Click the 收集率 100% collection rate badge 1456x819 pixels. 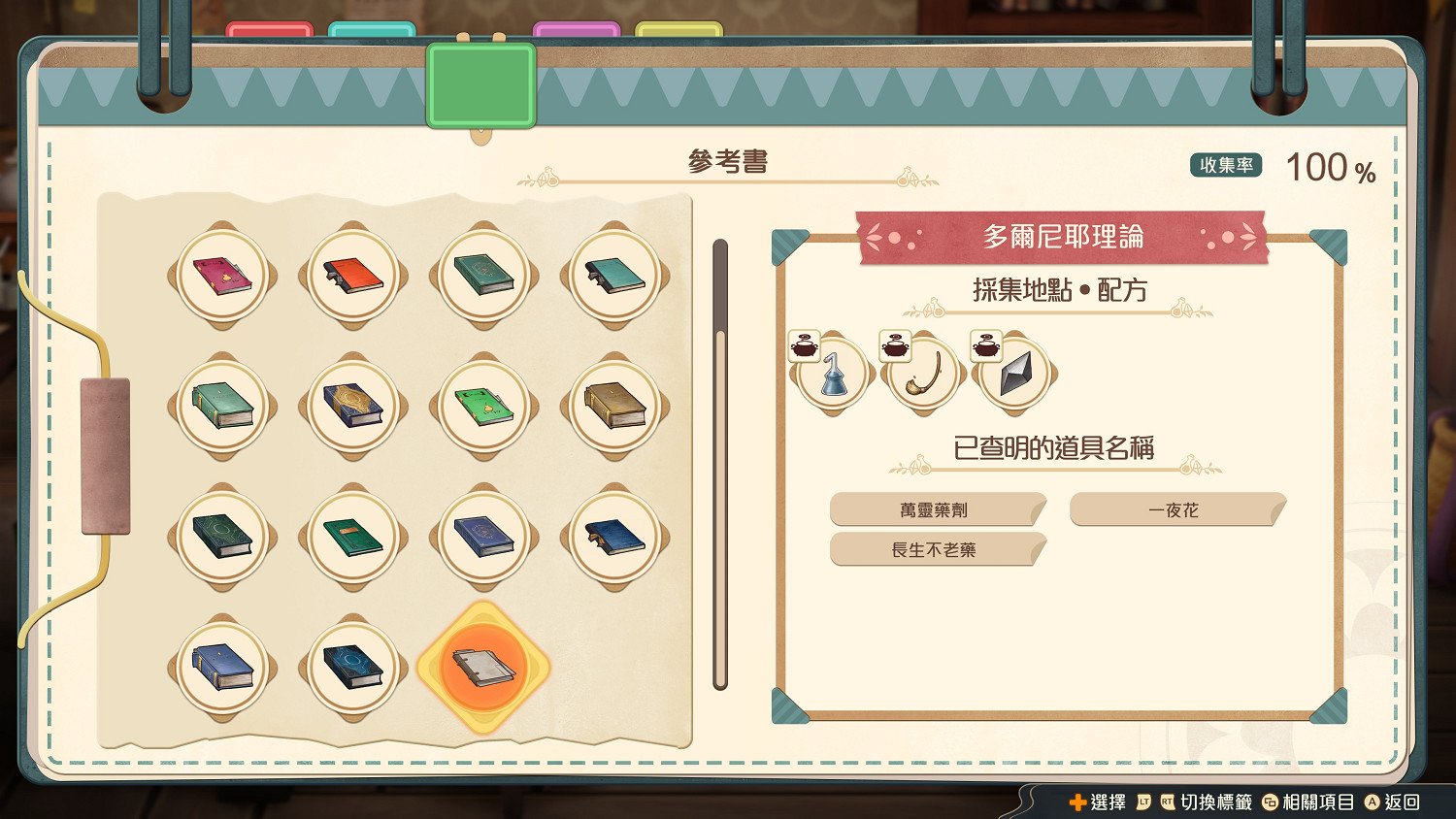tap(1225, 165)
